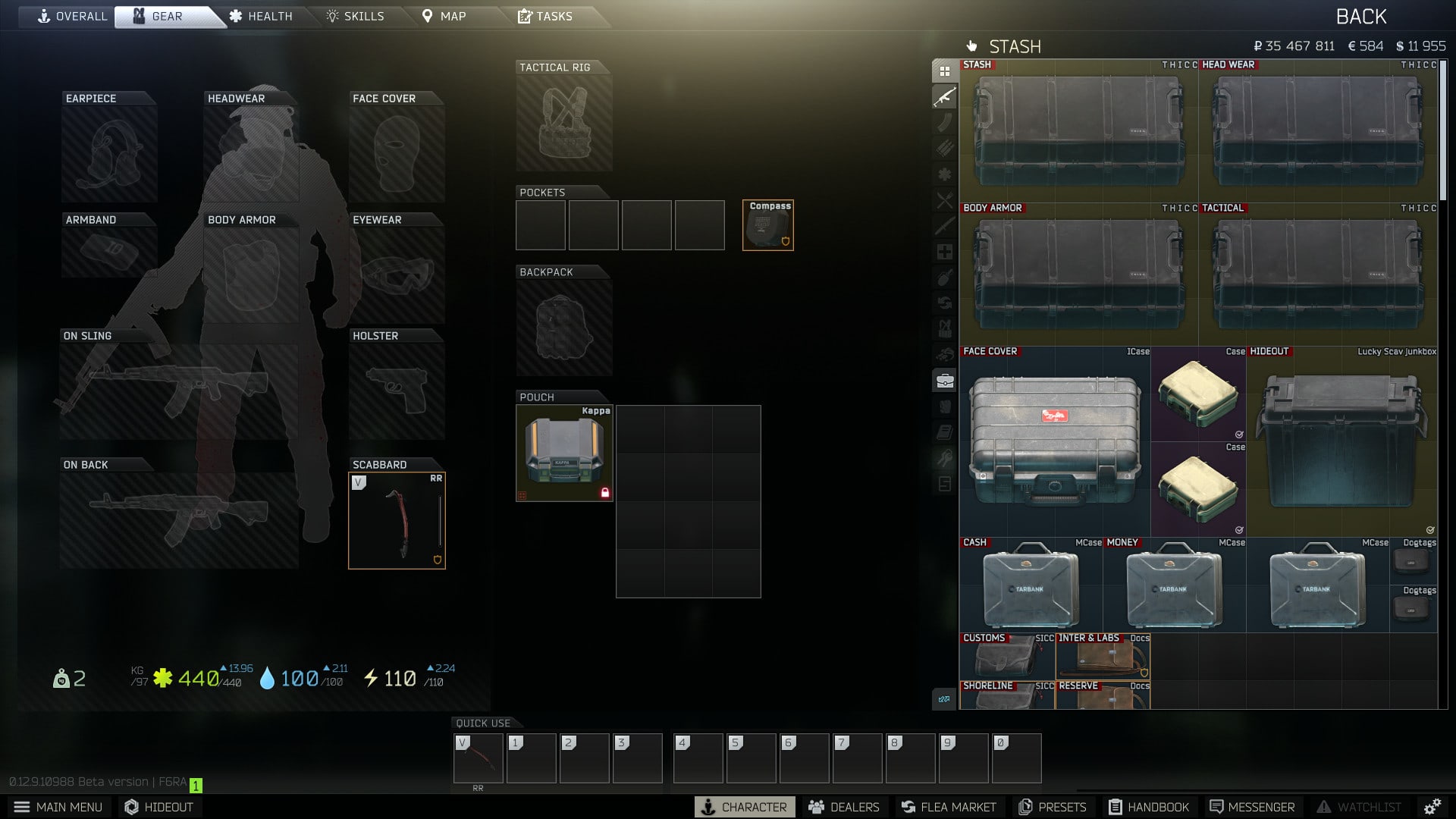Select the containers briefcase filter icon

pos(945,381)
